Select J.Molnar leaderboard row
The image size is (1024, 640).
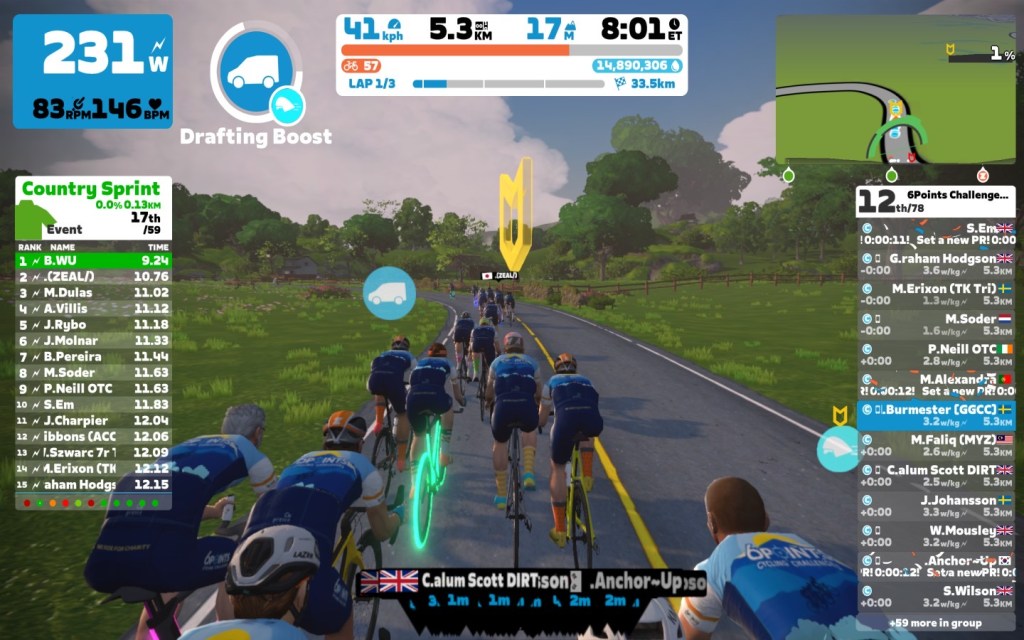pyautogui.click(x=93, y=340)
